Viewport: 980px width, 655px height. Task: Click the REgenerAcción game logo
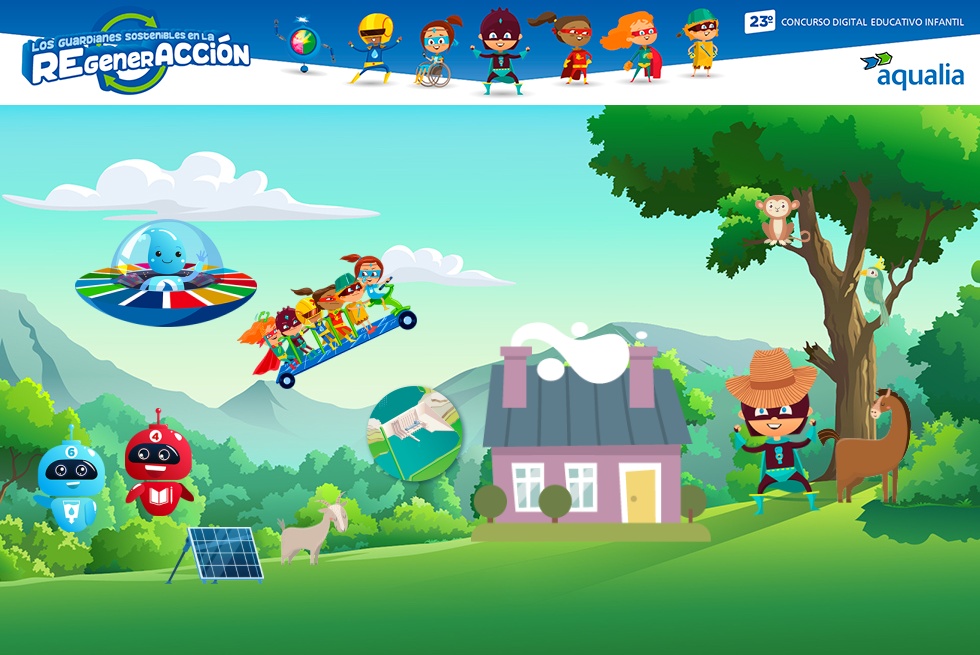tap(137, 56)
